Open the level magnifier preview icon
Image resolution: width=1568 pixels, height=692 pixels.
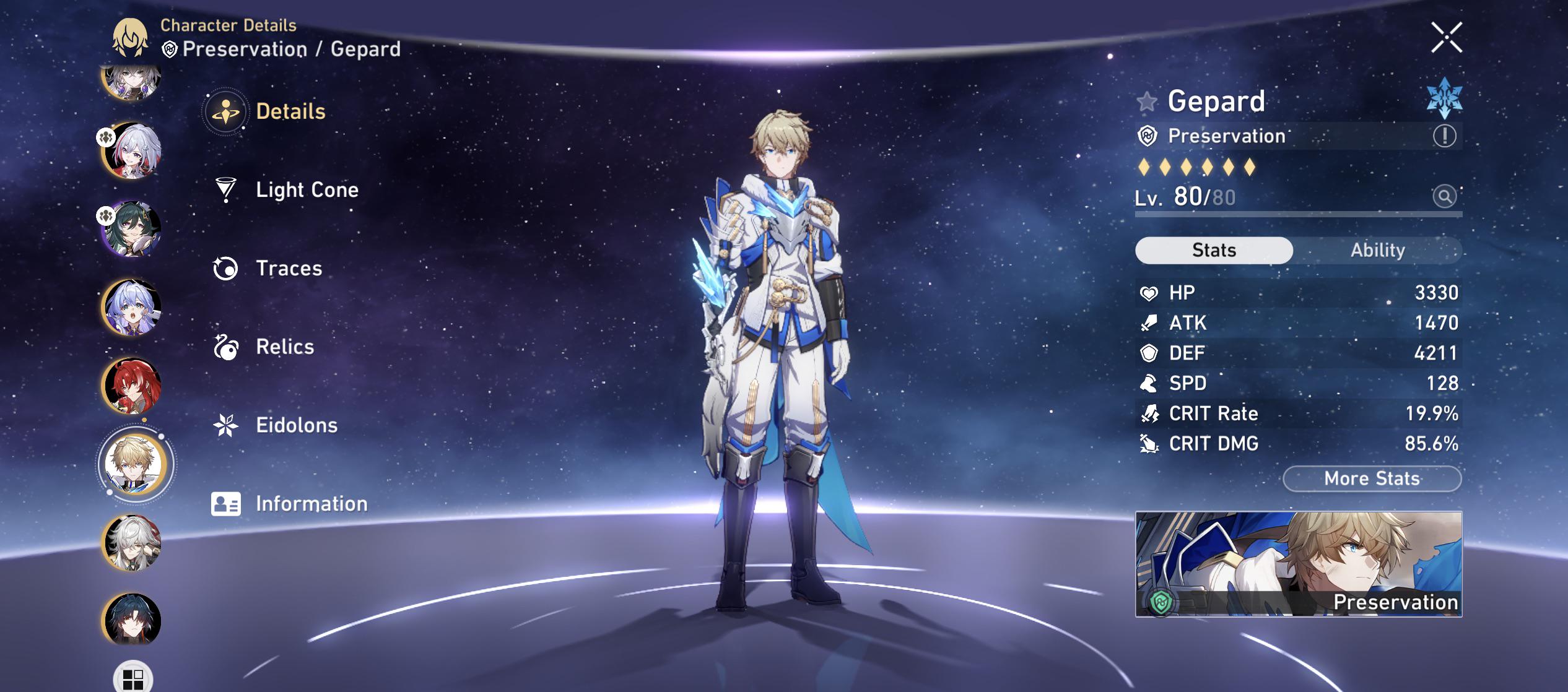pyautogui.click(x=1444, y=197)
